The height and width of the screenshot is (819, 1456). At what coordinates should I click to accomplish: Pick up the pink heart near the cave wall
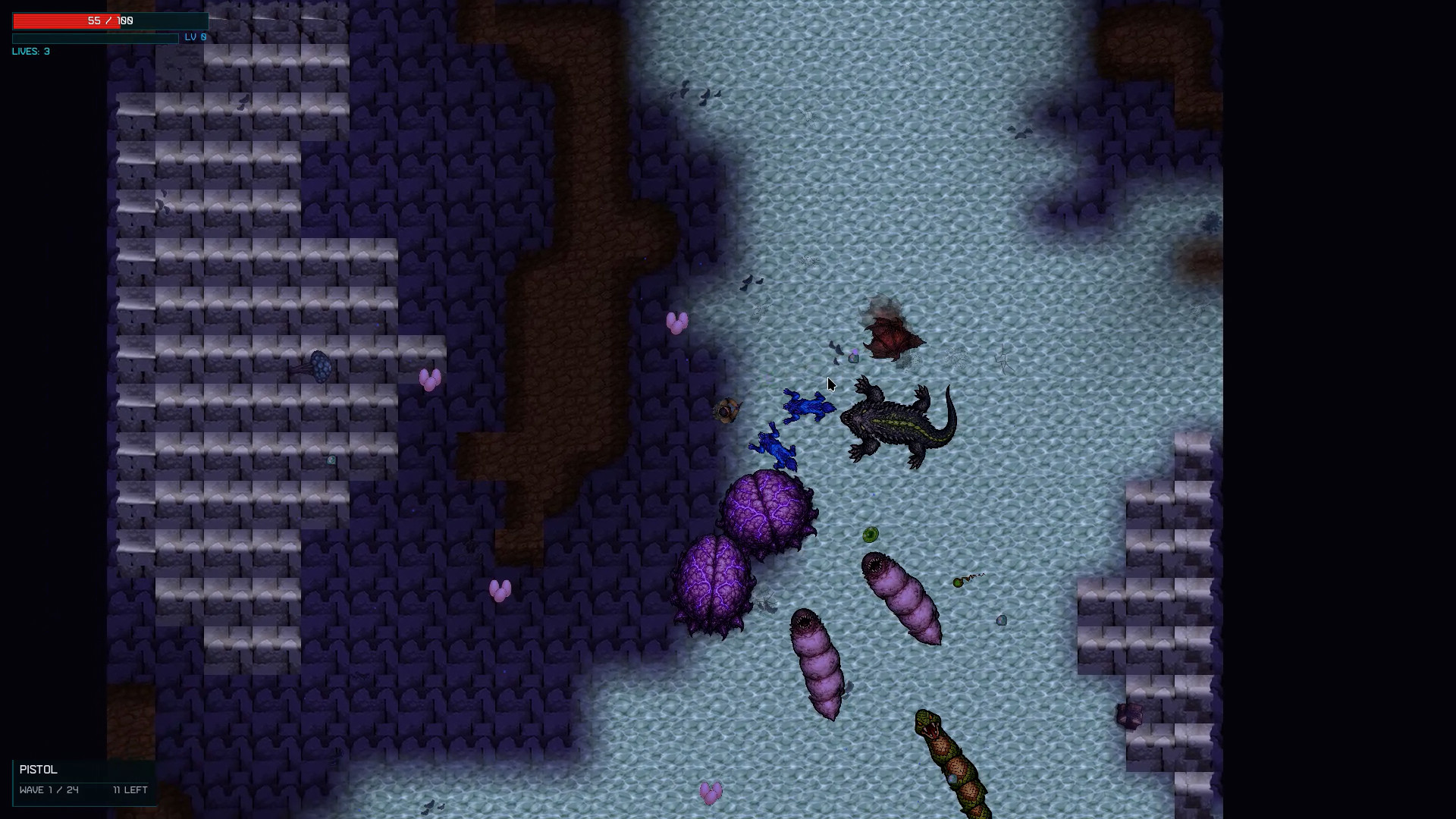(x=677, y=322)
